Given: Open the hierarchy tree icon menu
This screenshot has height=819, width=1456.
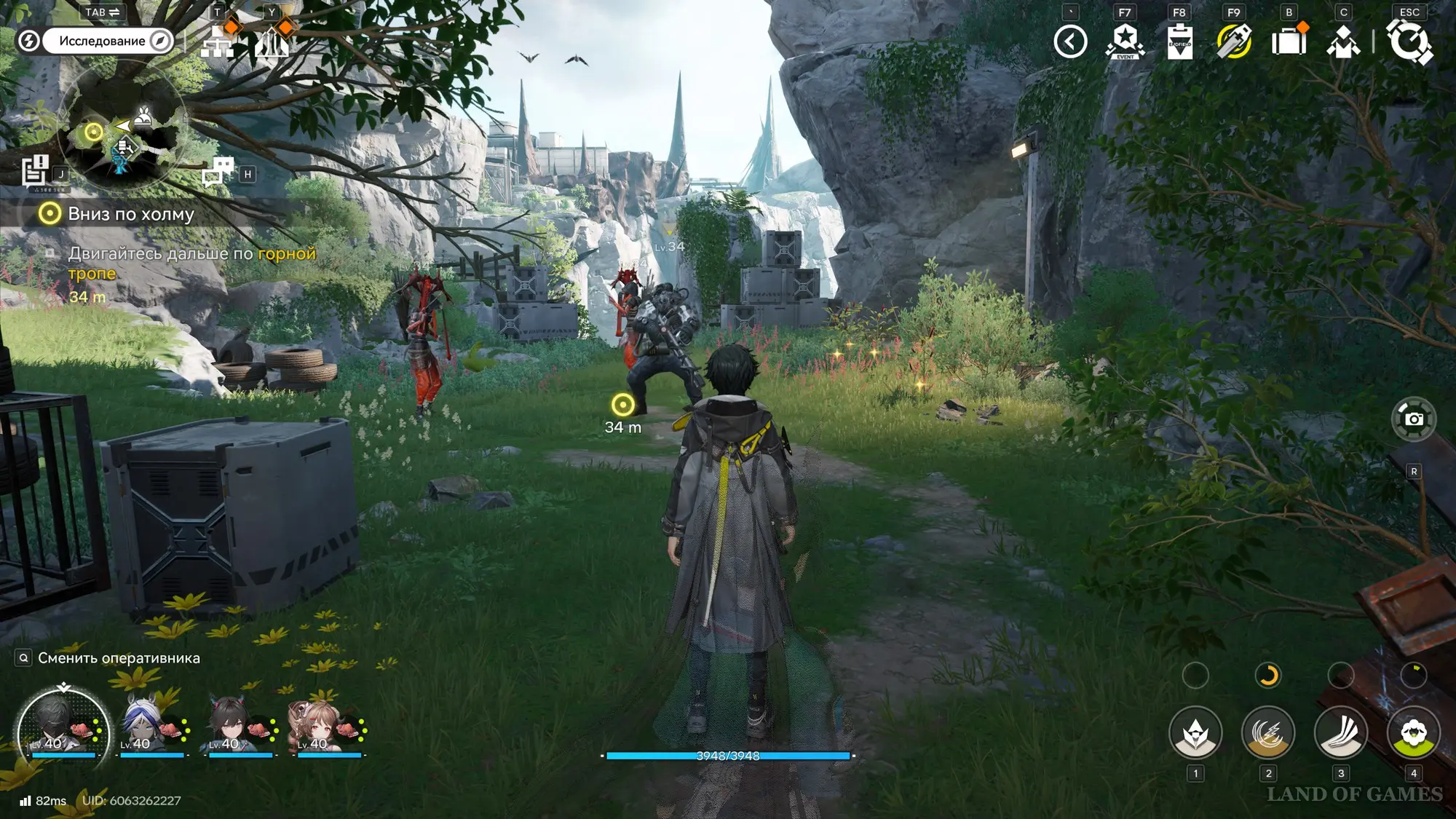Looking at the screenshot, I should click(x=218, y=41).
